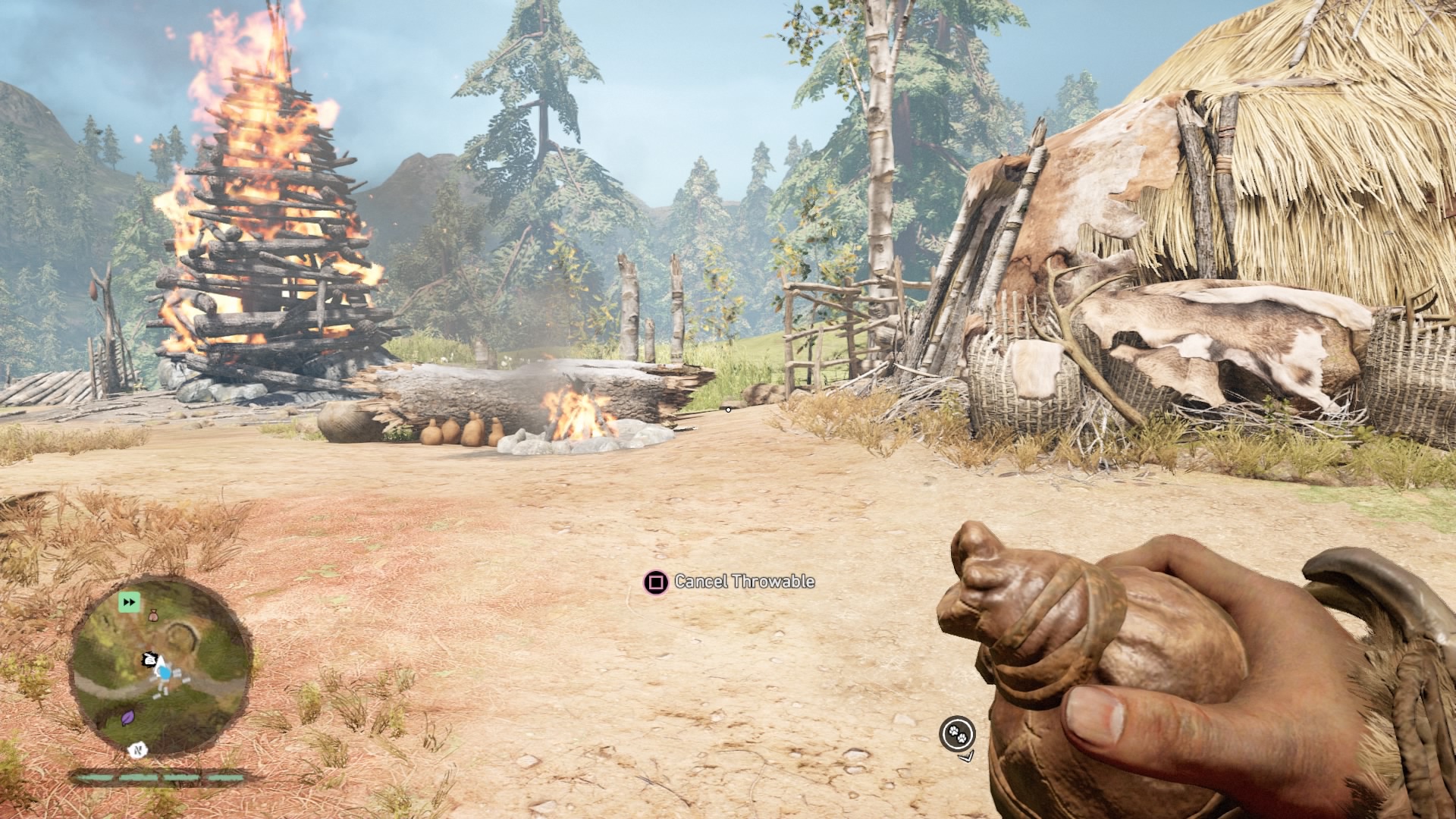Select the black-and-white marker beside player arrow
Viewport: 1456px width, 819px height.
(151, 660)
